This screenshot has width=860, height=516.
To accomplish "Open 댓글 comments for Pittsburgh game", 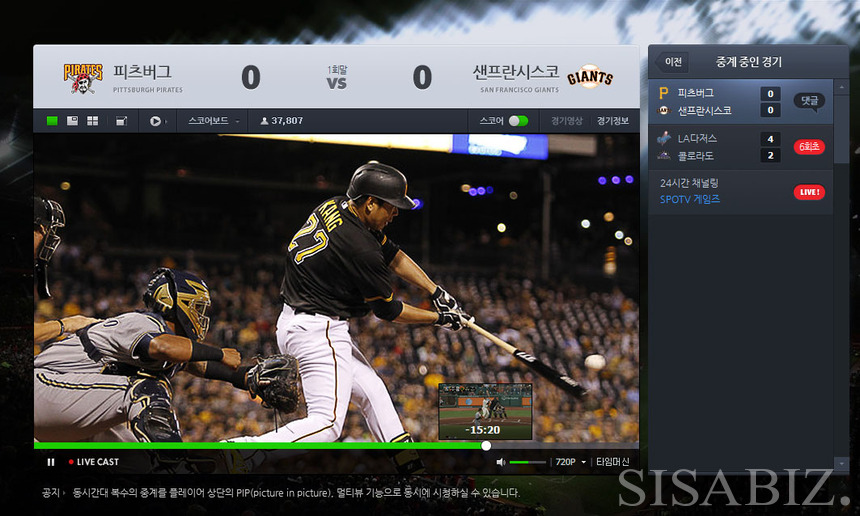I will (x=807, y=101).
